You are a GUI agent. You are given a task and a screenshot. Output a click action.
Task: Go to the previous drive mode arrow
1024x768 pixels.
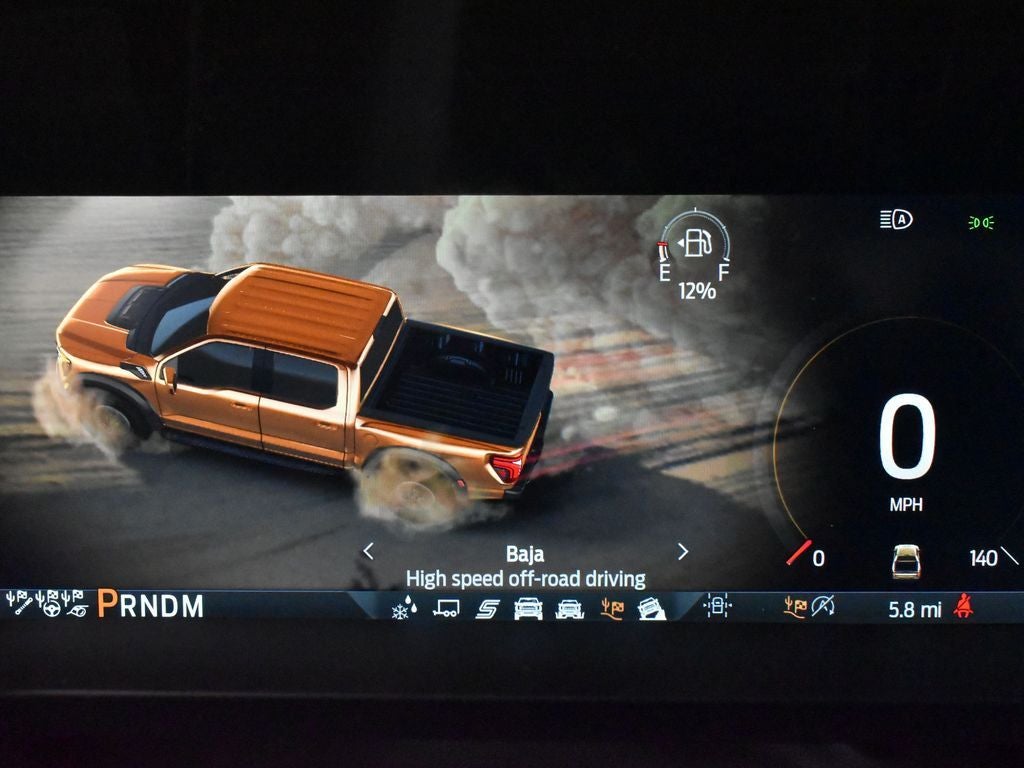[368, 551]
